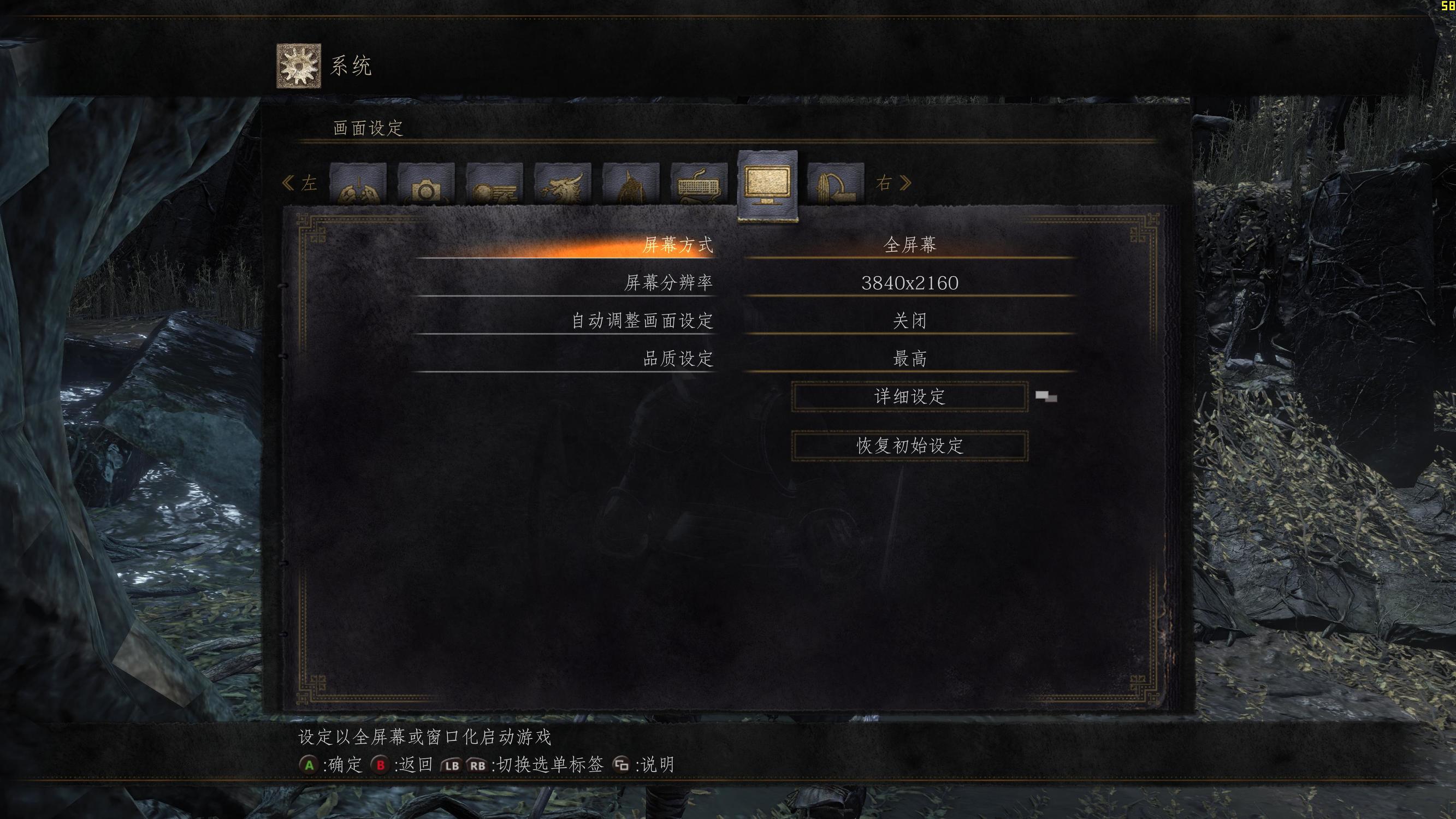Open 详细设定 detailed settings
This screenshot has height=819, width=1456.
pos(909,397)
